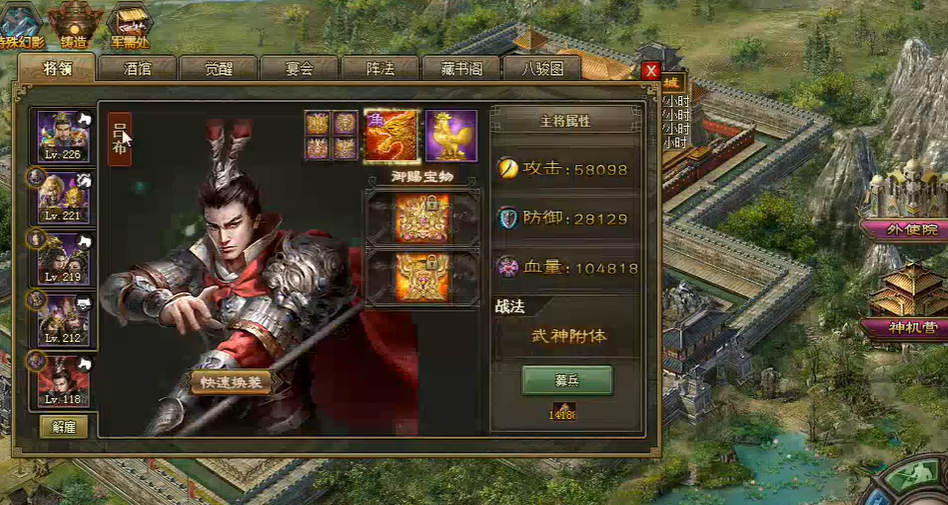Select the golden rooster equipment icon
Image resolution: width=948 pixels, height=505 pixels.
coord(451,136)
